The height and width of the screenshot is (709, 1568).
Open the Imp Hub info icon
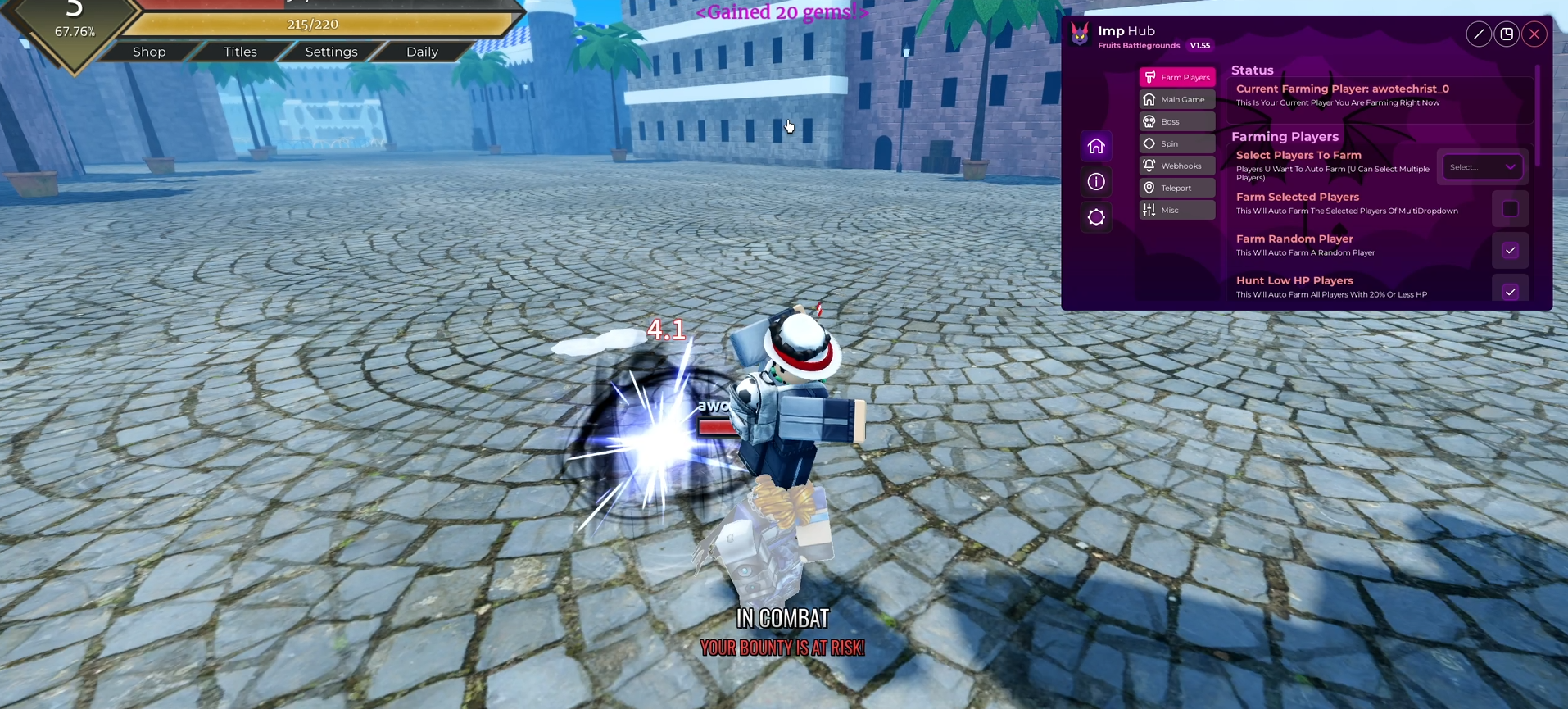point(1096,182)
